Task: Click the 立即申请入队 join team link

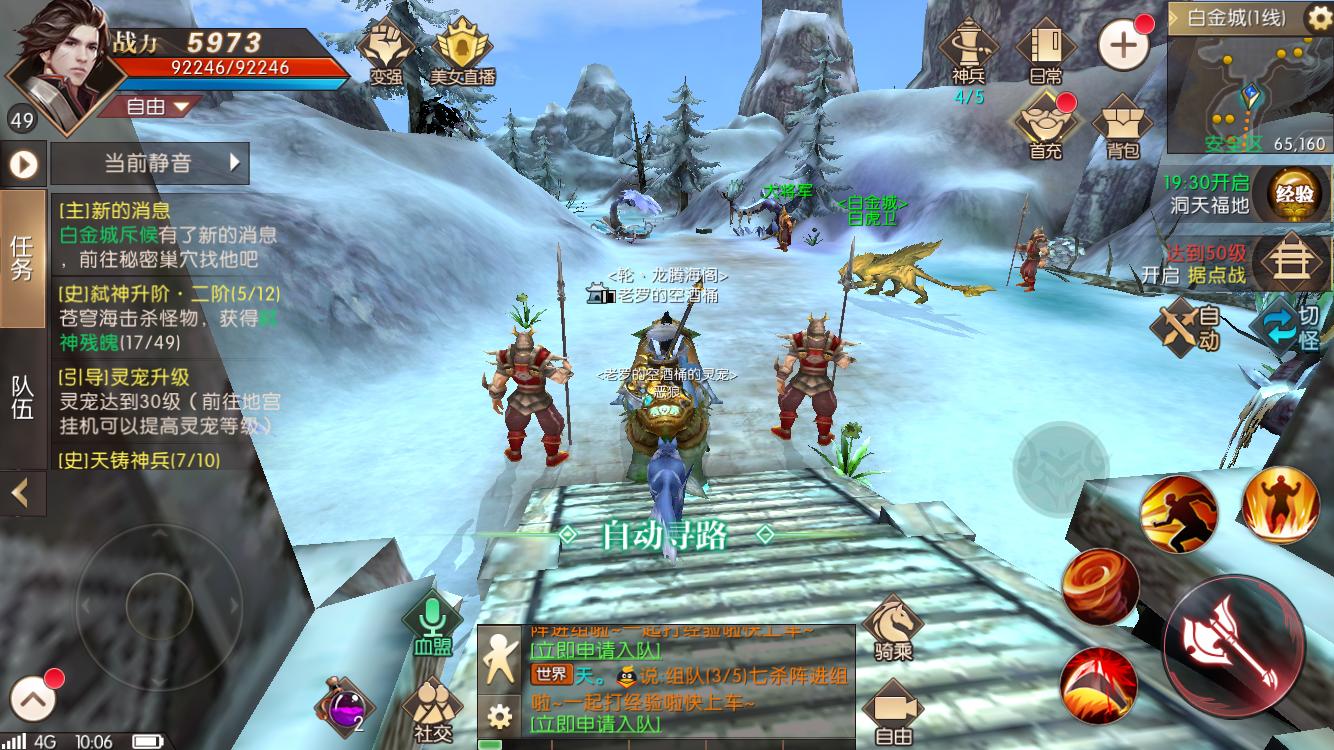Action: point(595,722)
